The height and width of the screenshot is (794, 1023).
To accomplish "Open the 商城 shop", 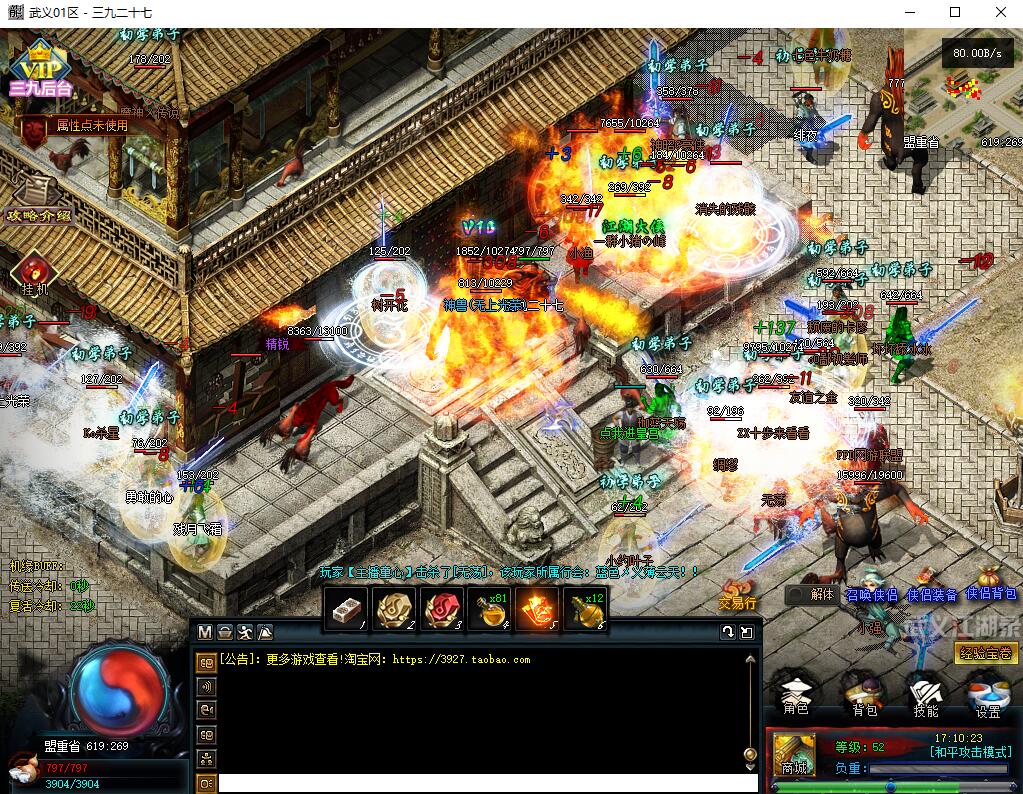I will [794, 754].
